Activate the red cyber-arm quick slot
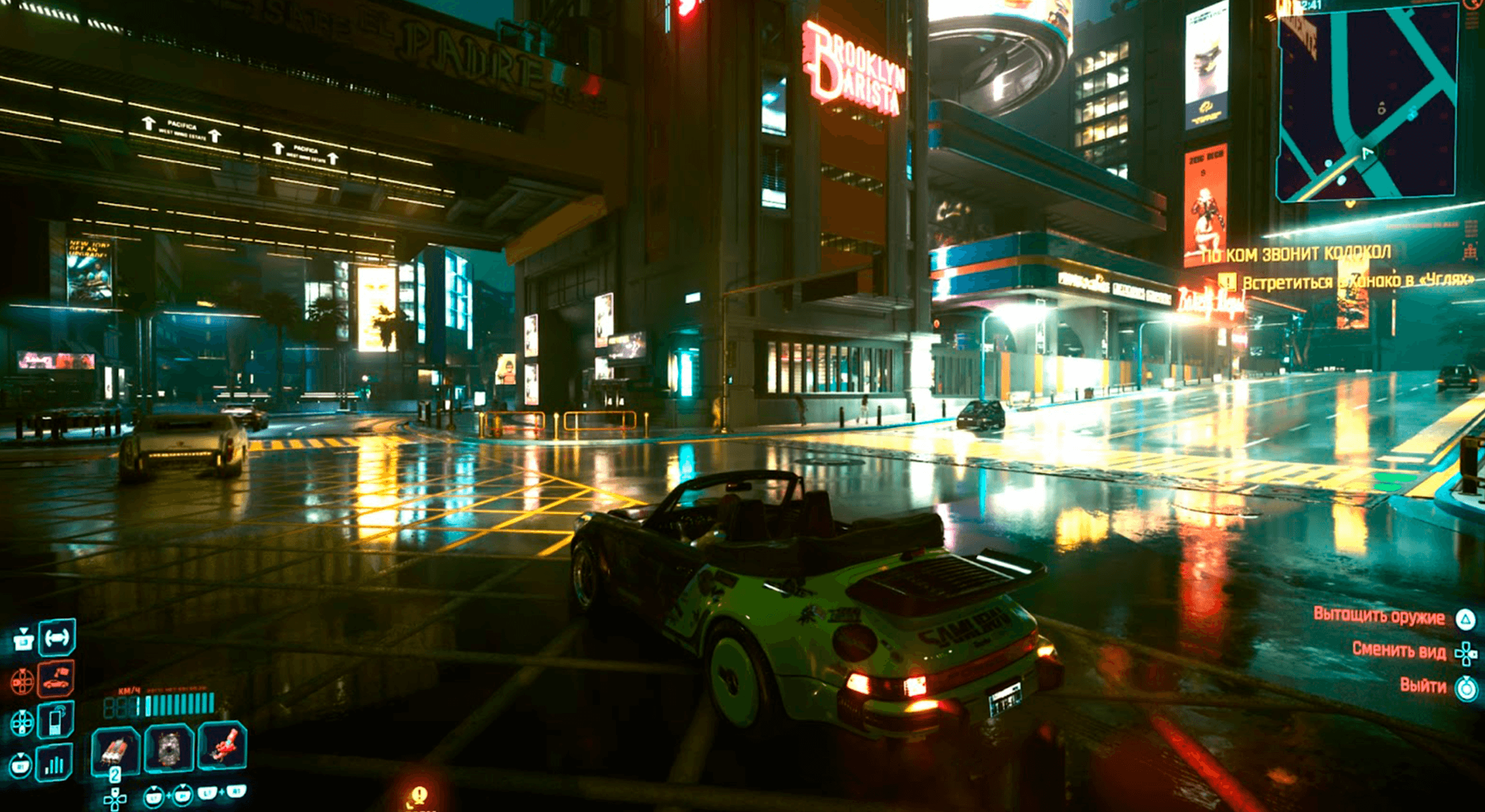 (222, 746)
